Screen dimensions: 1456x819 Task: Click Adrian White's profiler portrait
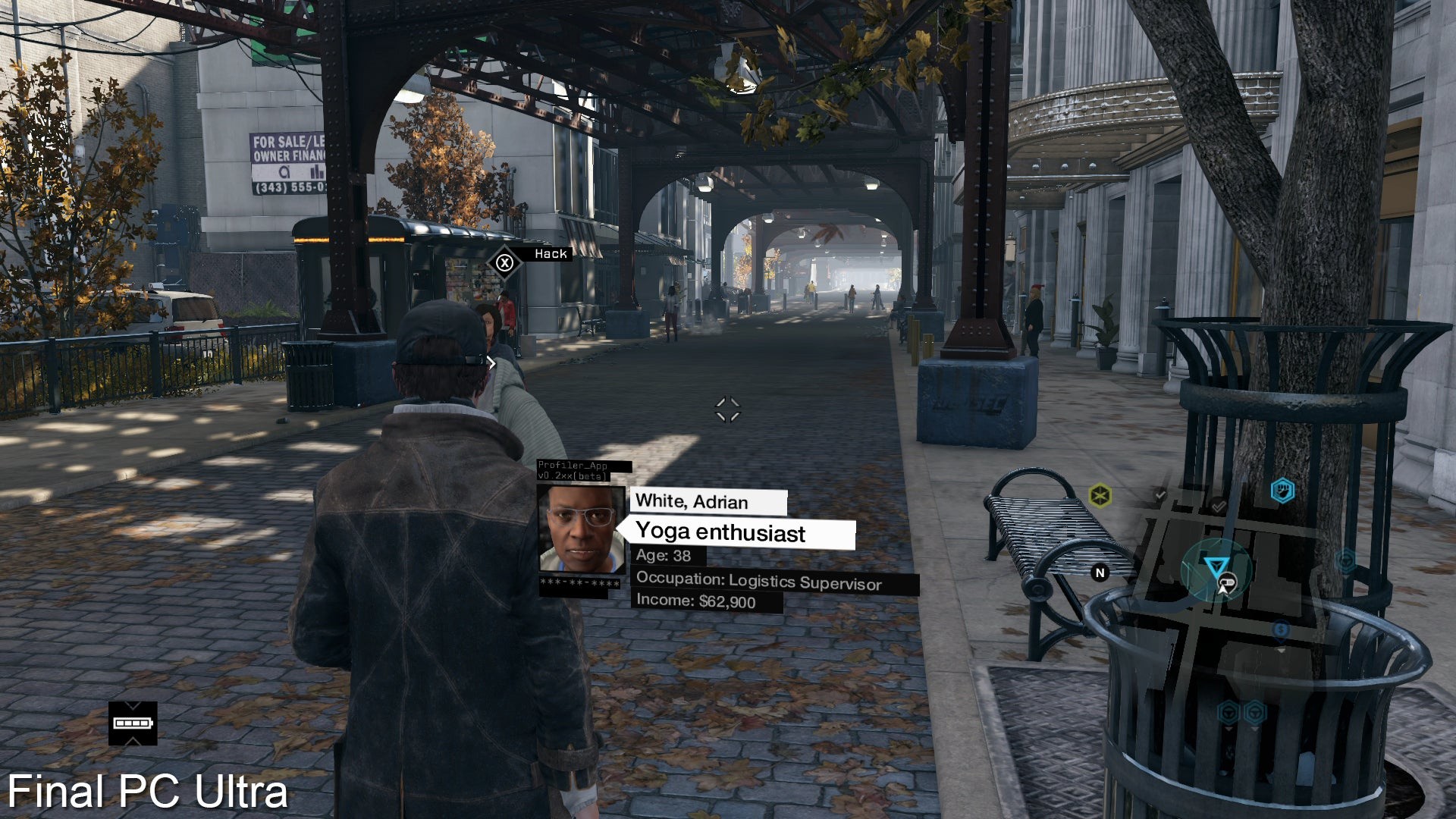click(581, 529)
